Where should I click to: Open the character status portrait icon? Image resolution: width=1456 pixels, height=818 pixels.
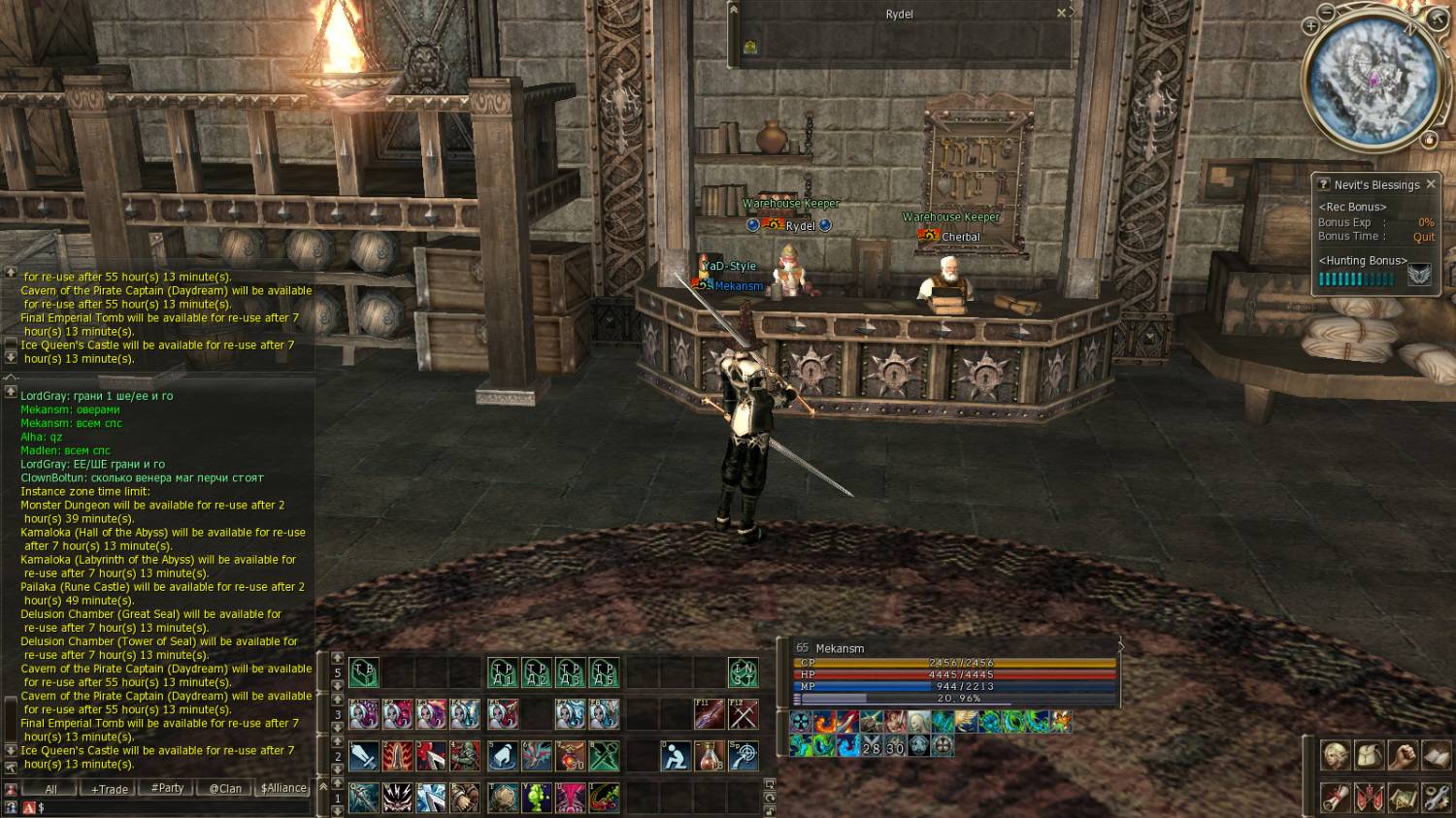point(1335,755)
